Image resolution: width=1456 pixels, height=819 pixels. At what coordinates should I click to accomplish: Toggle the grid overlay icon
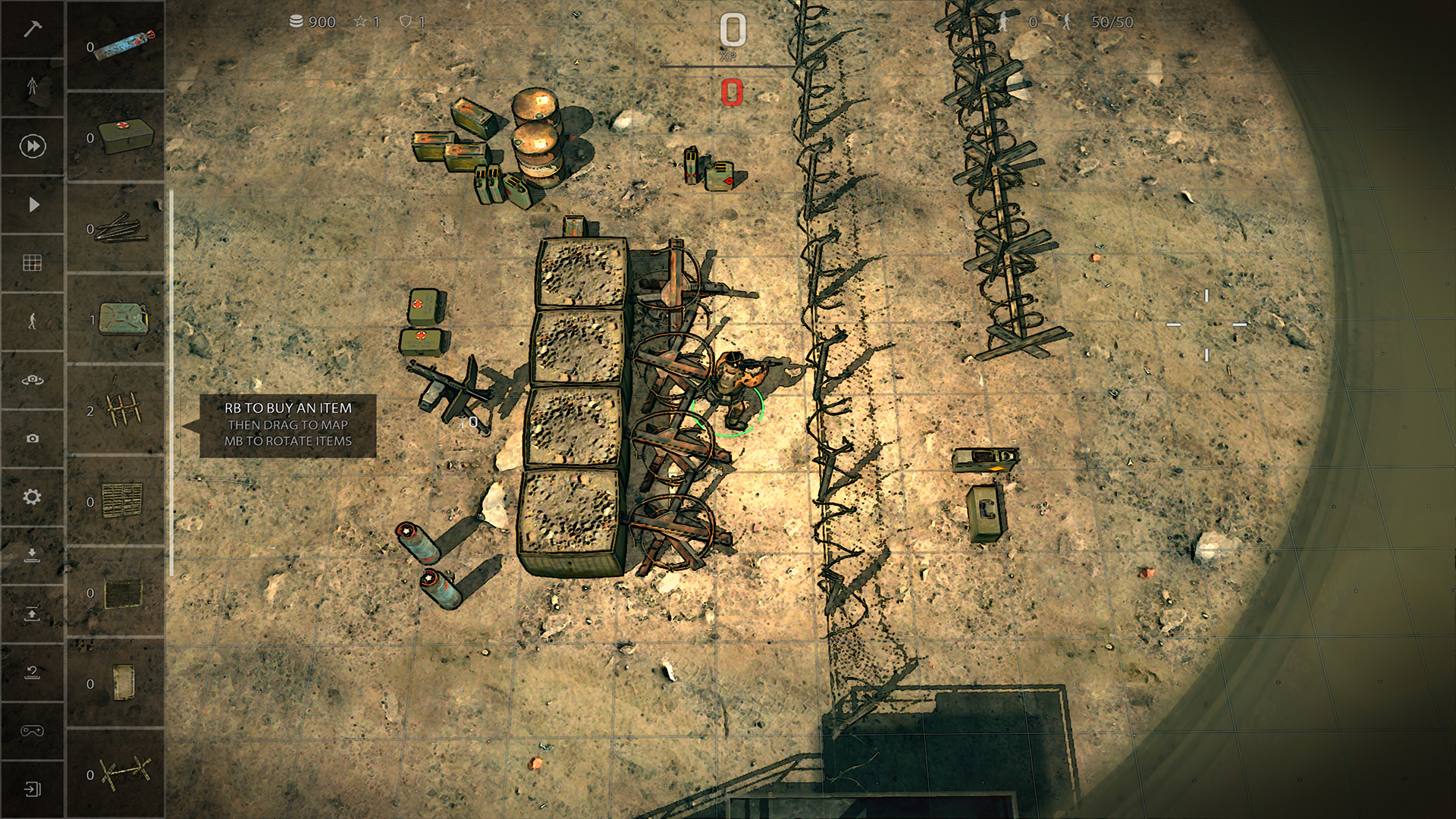click(32, 262)
